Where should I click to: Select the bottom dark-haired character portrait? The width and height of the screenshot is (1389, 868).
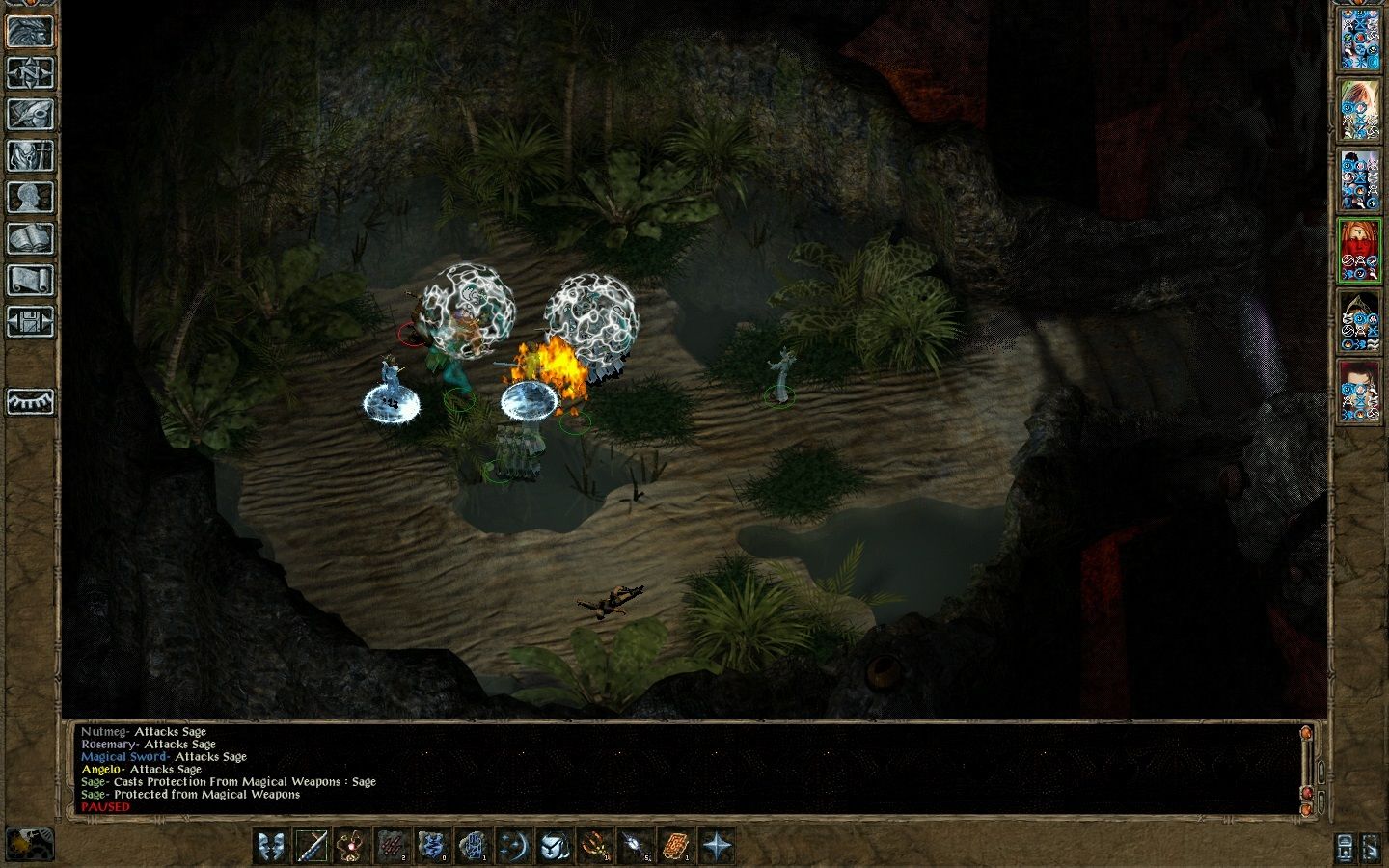pyautogui.click(x=1359, y=393)
